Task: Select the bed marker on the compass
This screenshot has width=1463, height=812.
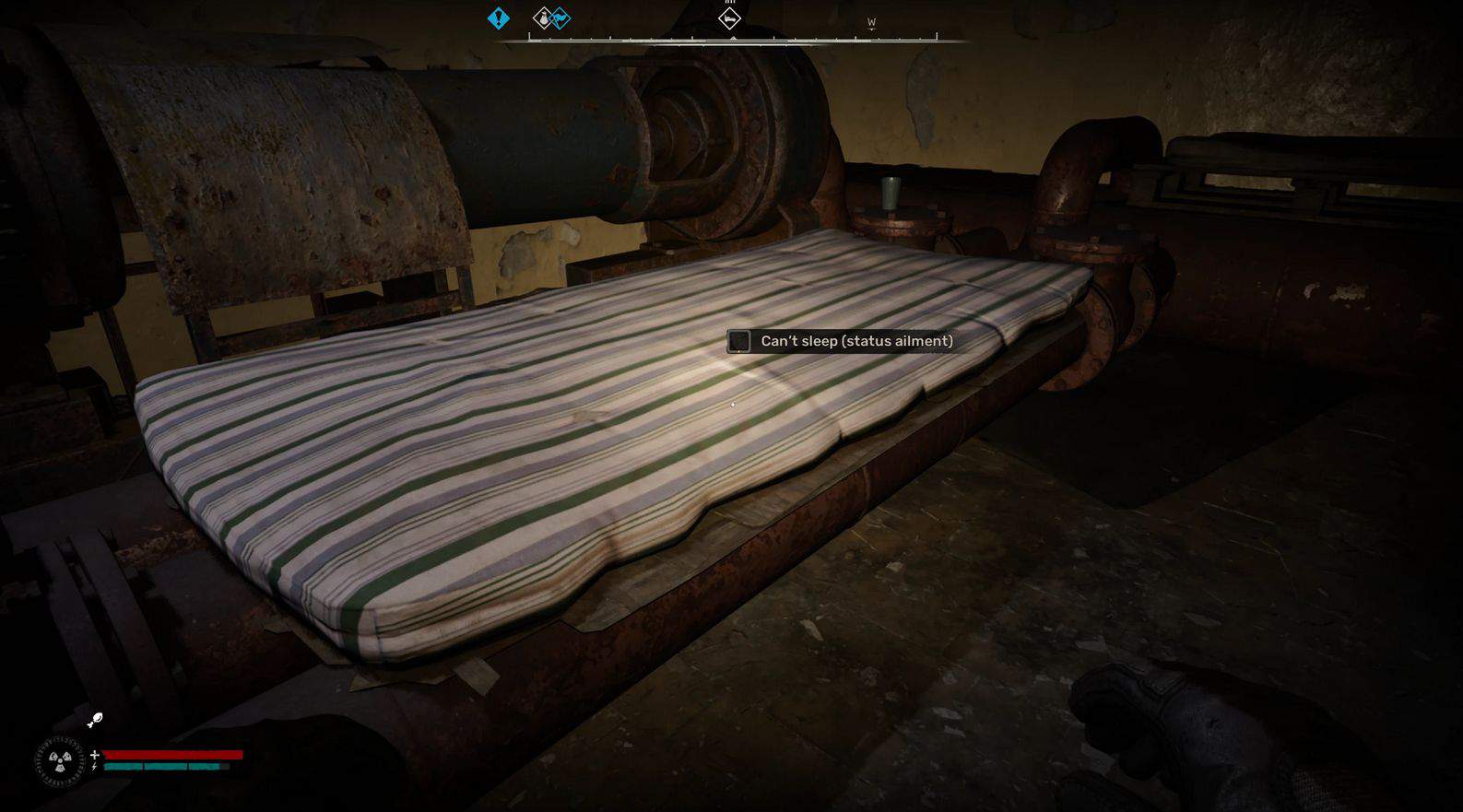Action: [729, 18]
